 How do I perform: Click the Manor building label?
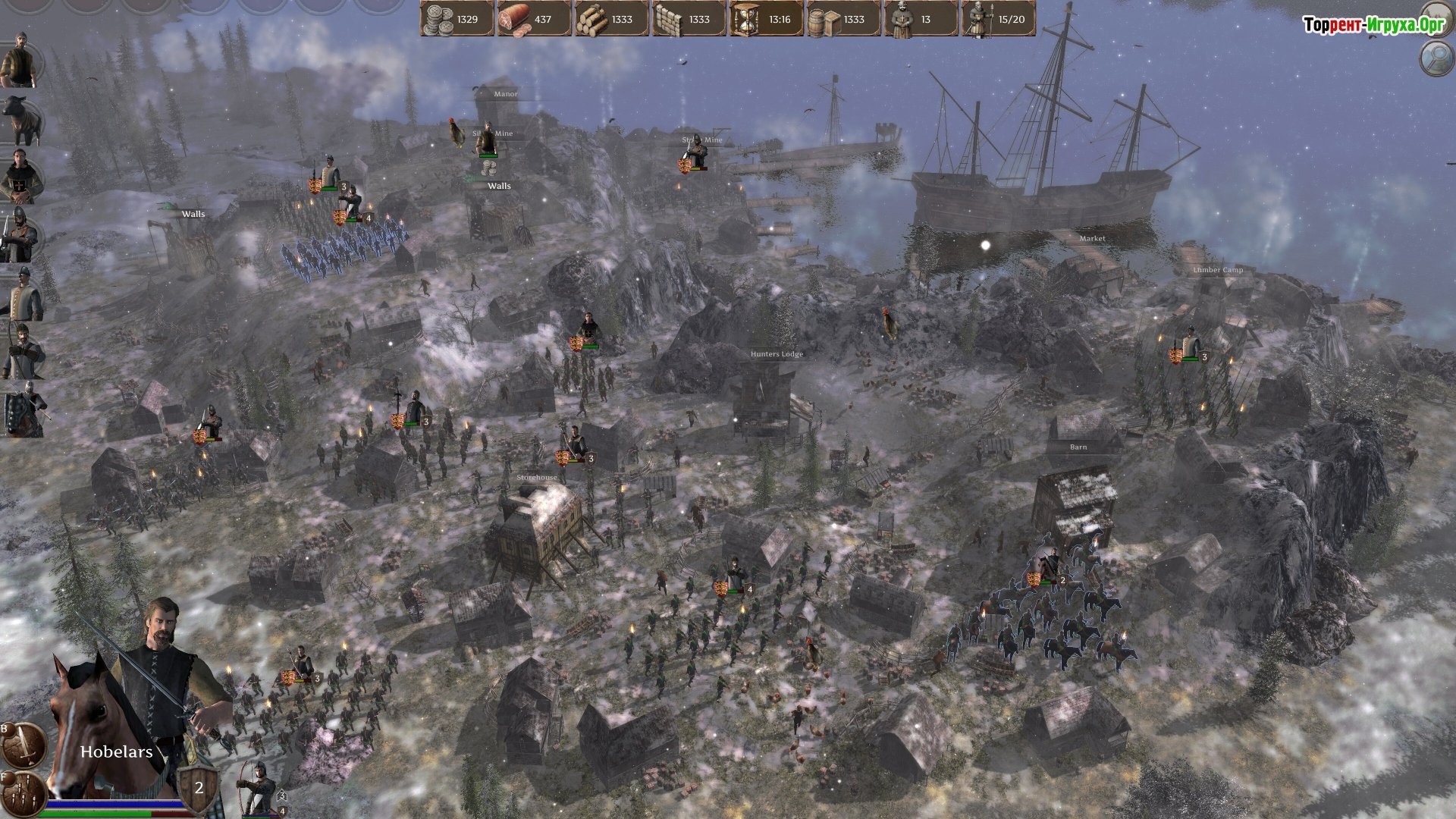[x=505, y=94]
